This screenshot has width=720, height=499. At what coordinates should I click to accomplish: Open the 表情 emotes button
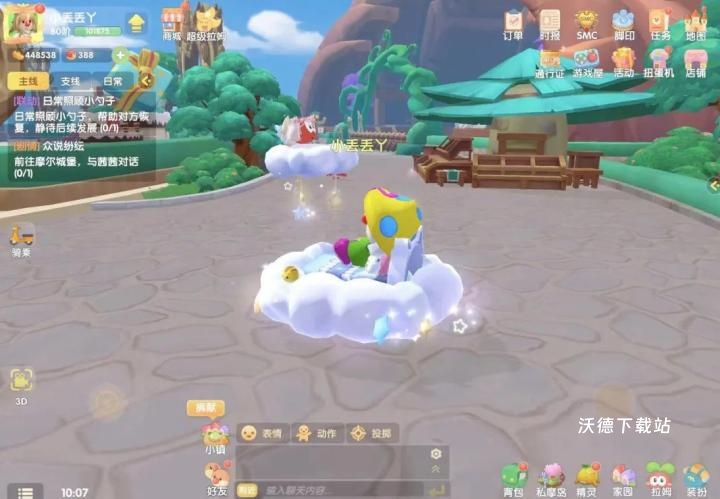pyautogui.click(x=261, y=433)
